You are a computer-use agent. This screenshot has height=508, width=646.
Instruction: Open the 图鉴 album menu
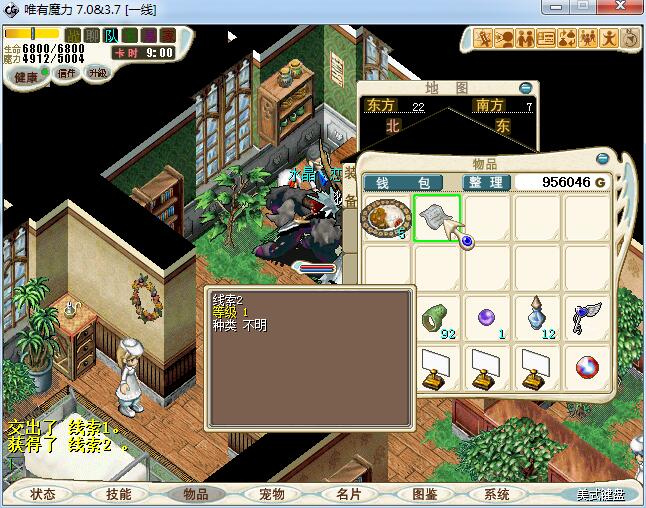click(x=423, y=494)
